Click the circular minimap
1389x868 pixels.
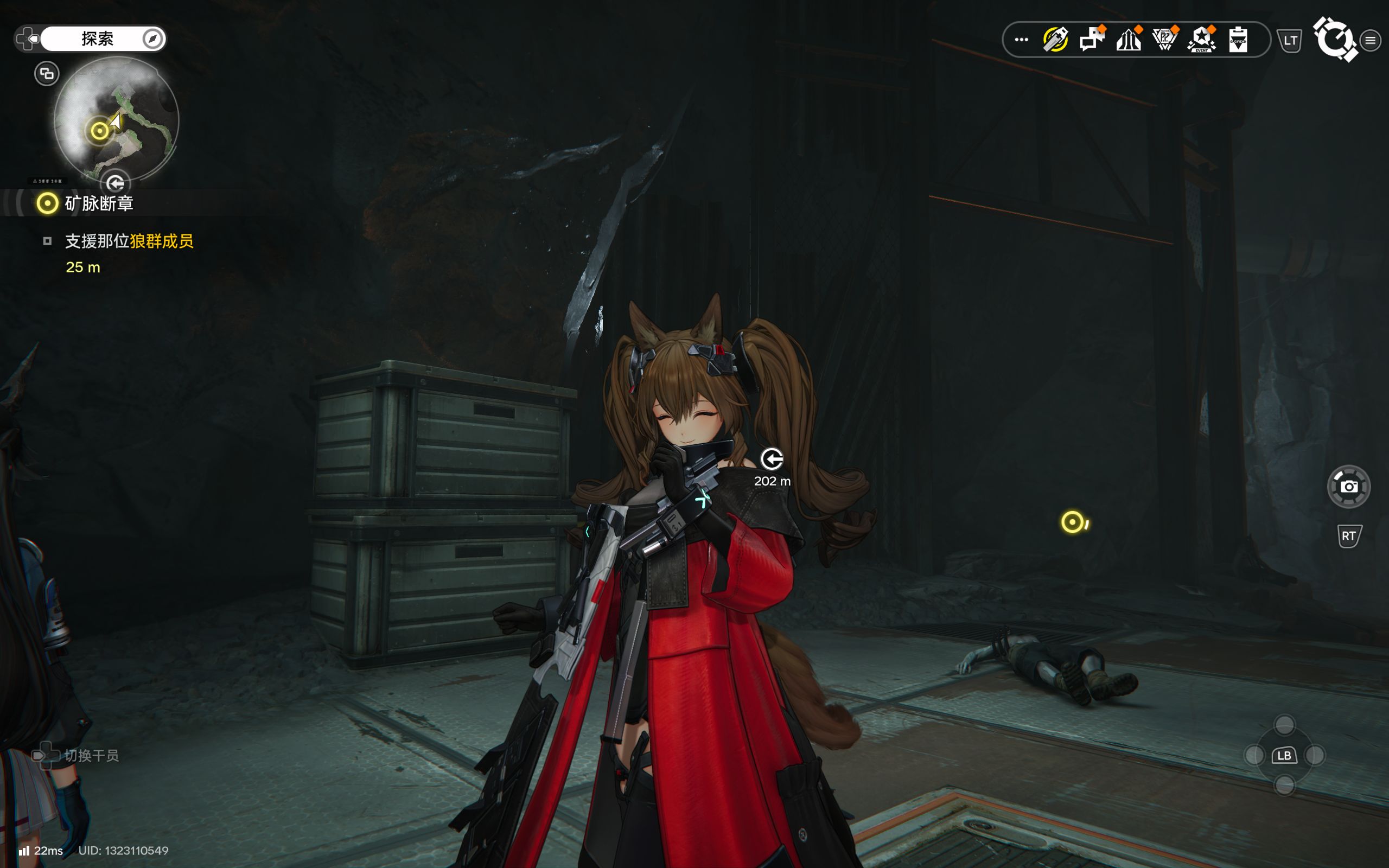pyautogui.click(x=117, y=119)
